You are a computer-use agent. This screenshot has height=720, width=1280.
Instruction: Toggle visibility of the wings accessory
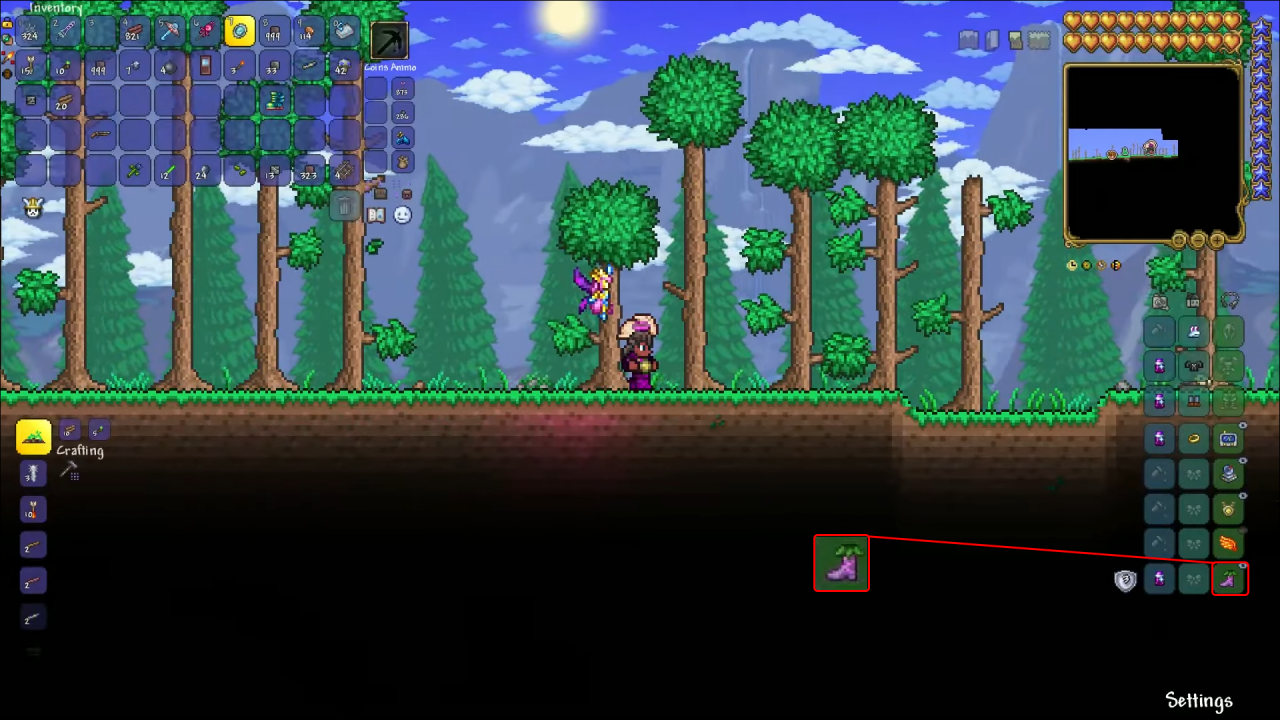pos(1242,529)
